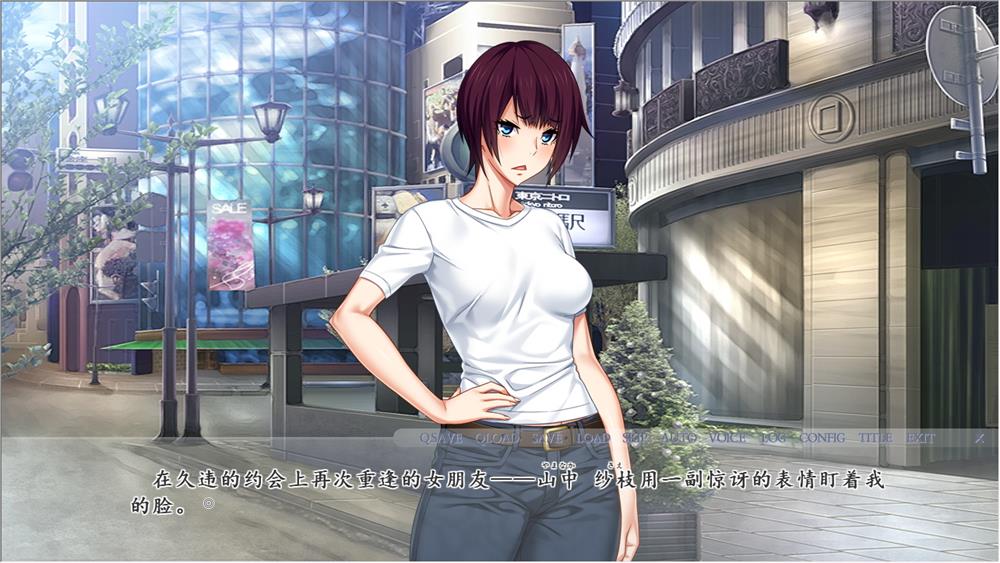The image size is (1000, 563).
Task: Hide the text window with the X button
Action: [x=979, y=438]
